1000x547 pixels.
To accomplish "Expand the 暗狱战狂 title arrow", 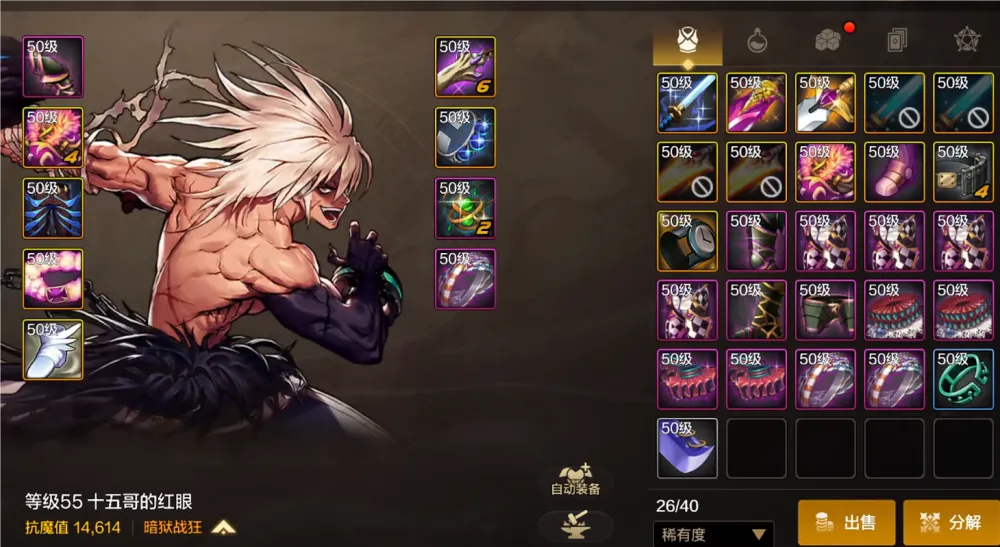I will pos(223,527).
